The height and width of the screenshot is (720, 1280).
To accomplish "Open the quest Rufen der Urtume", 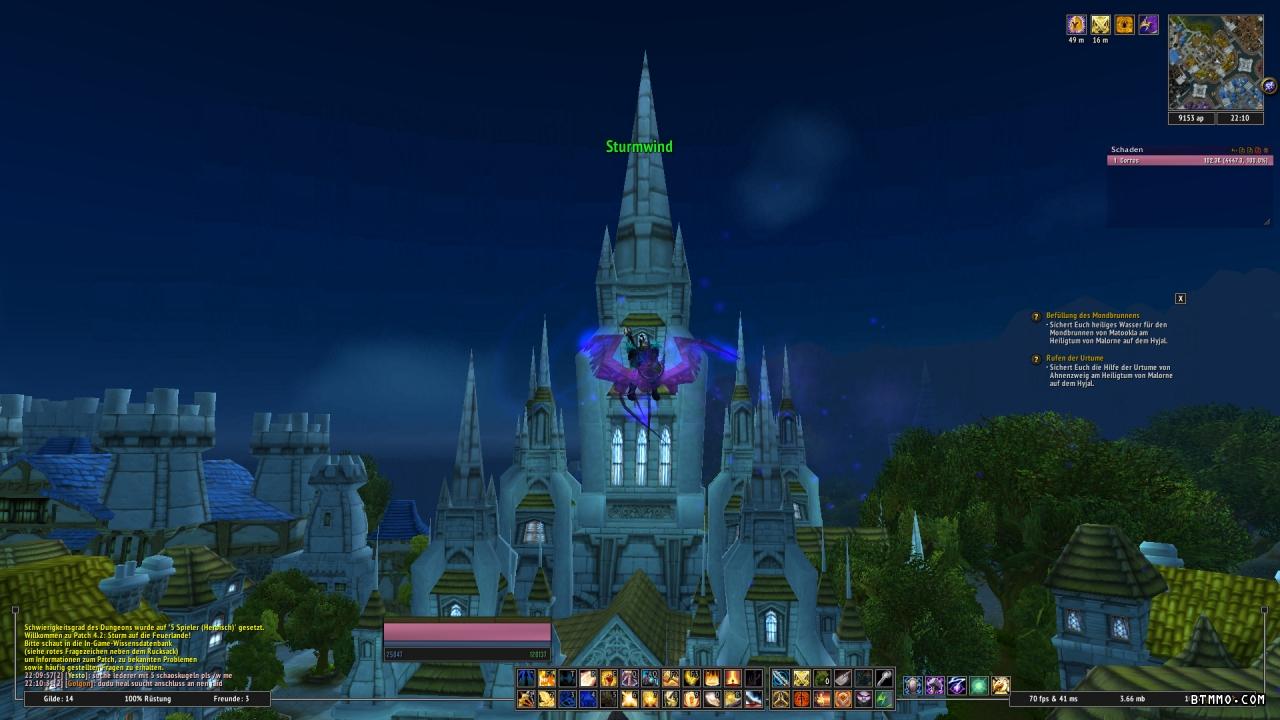I will click(1074, 358).
